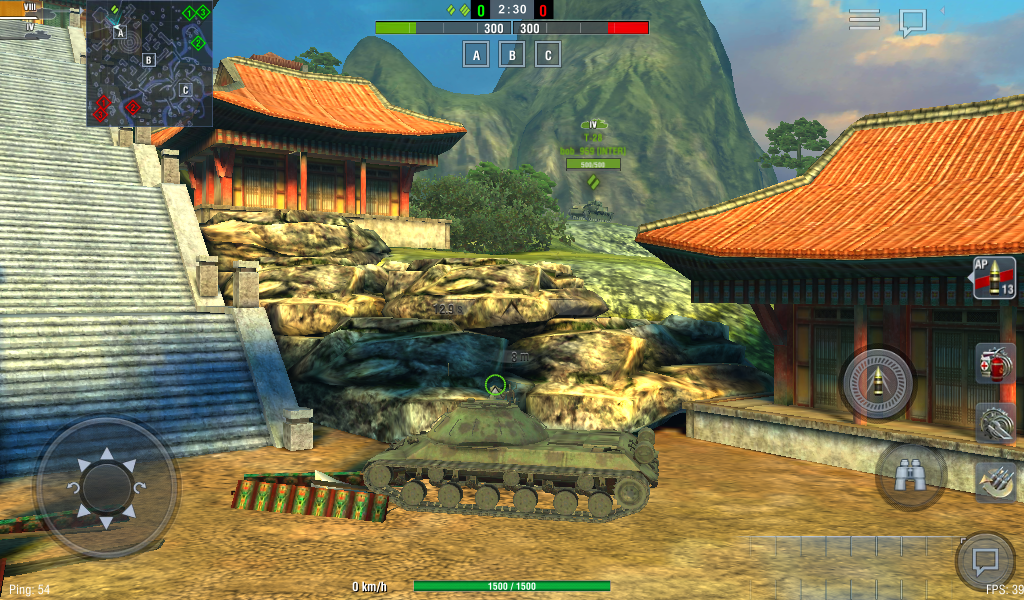The image size is (1024, 600).
Task: Click the battle minimap
Action: [149, 63]
